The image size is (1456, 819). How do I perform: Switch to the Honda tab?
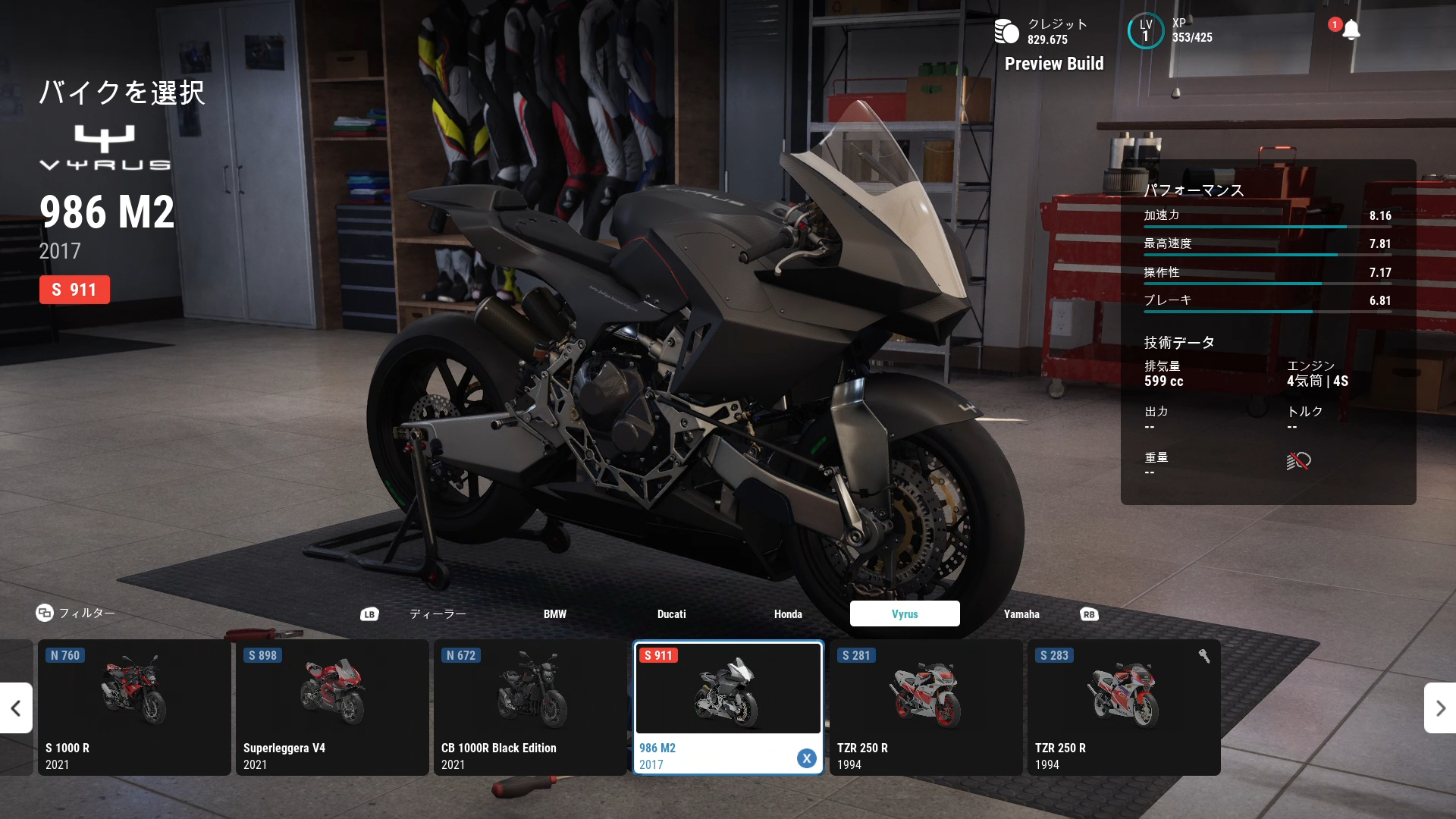(788, 614)
